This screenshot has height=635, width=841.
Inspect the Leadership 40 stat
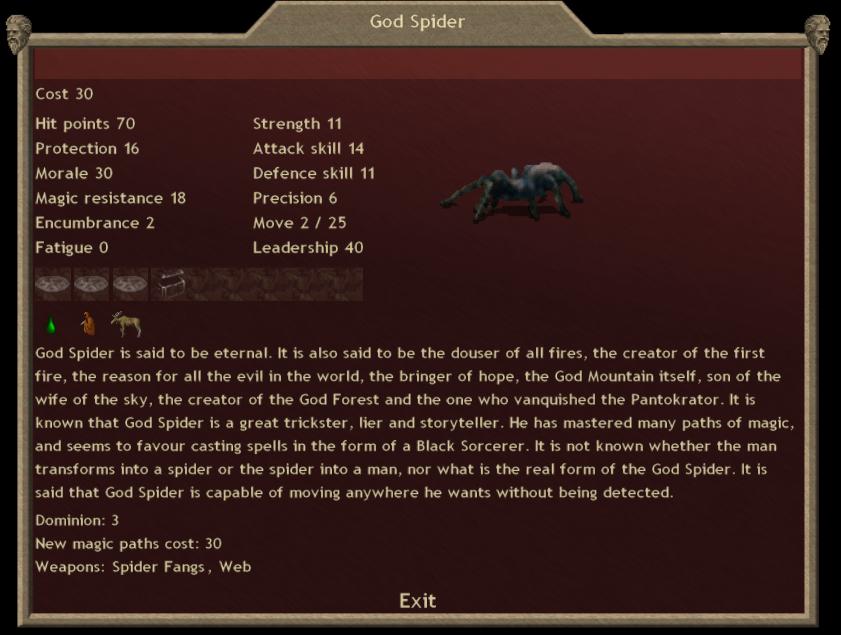[308, 247]
